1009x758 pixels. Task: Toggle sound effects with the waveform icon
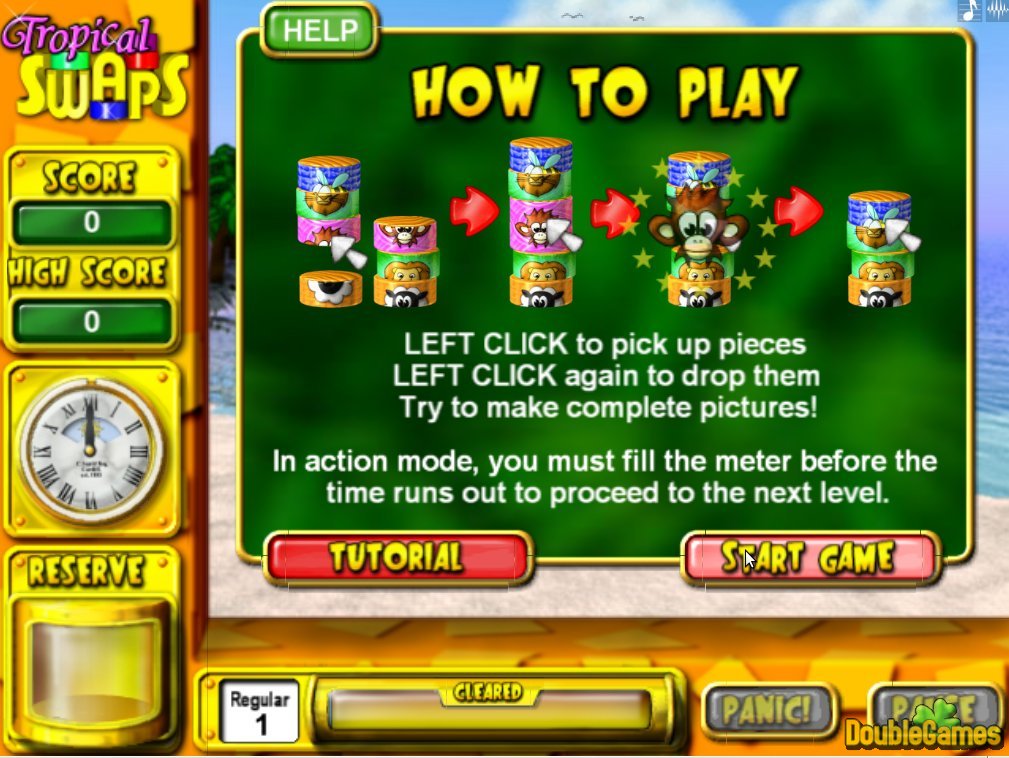(x=997, y=11)
